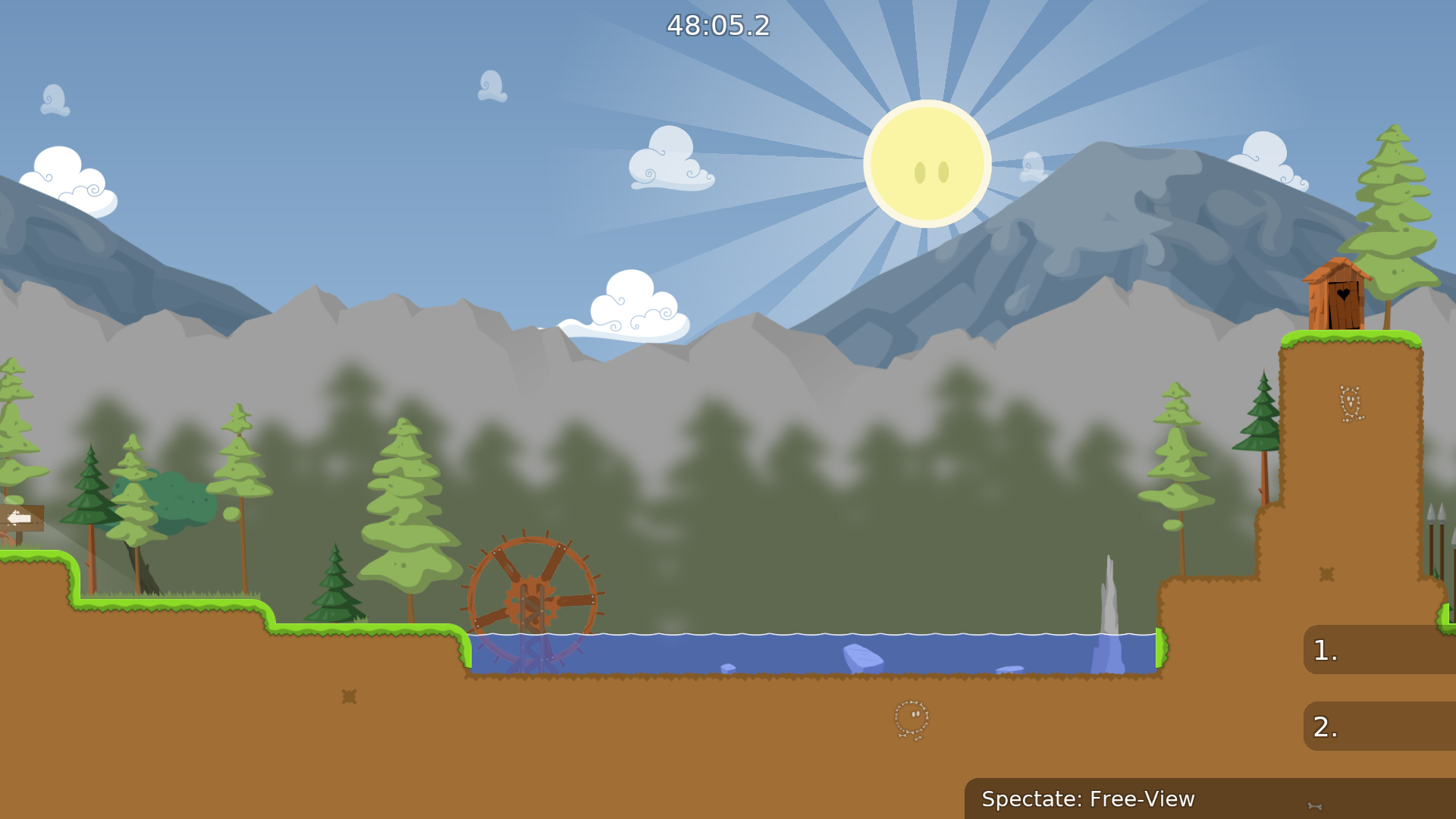Click the Spectate bar at the bottom

(1137, 799)
